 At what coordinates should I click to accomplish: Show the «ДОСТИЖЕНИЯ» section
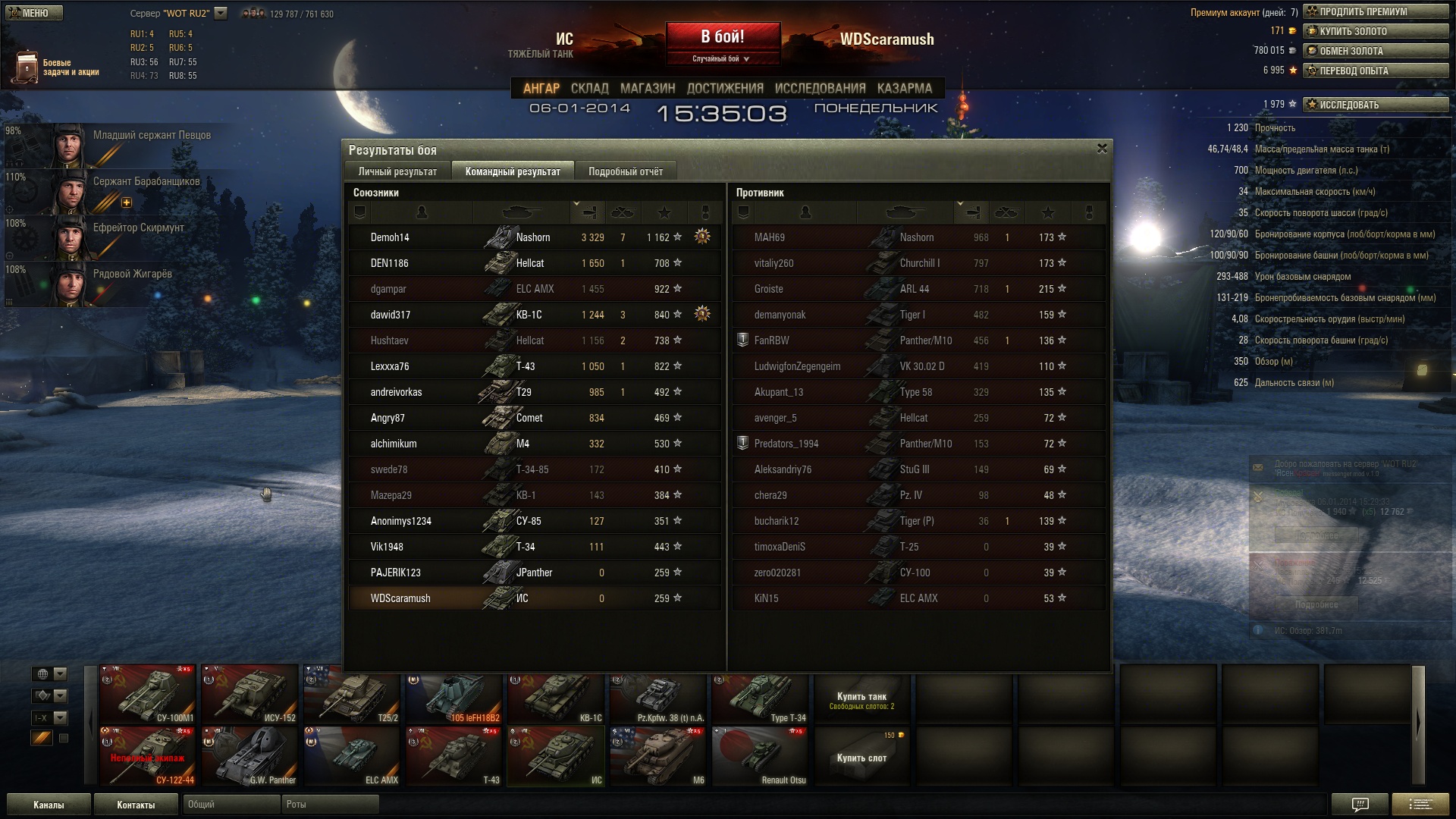point(724,88)
